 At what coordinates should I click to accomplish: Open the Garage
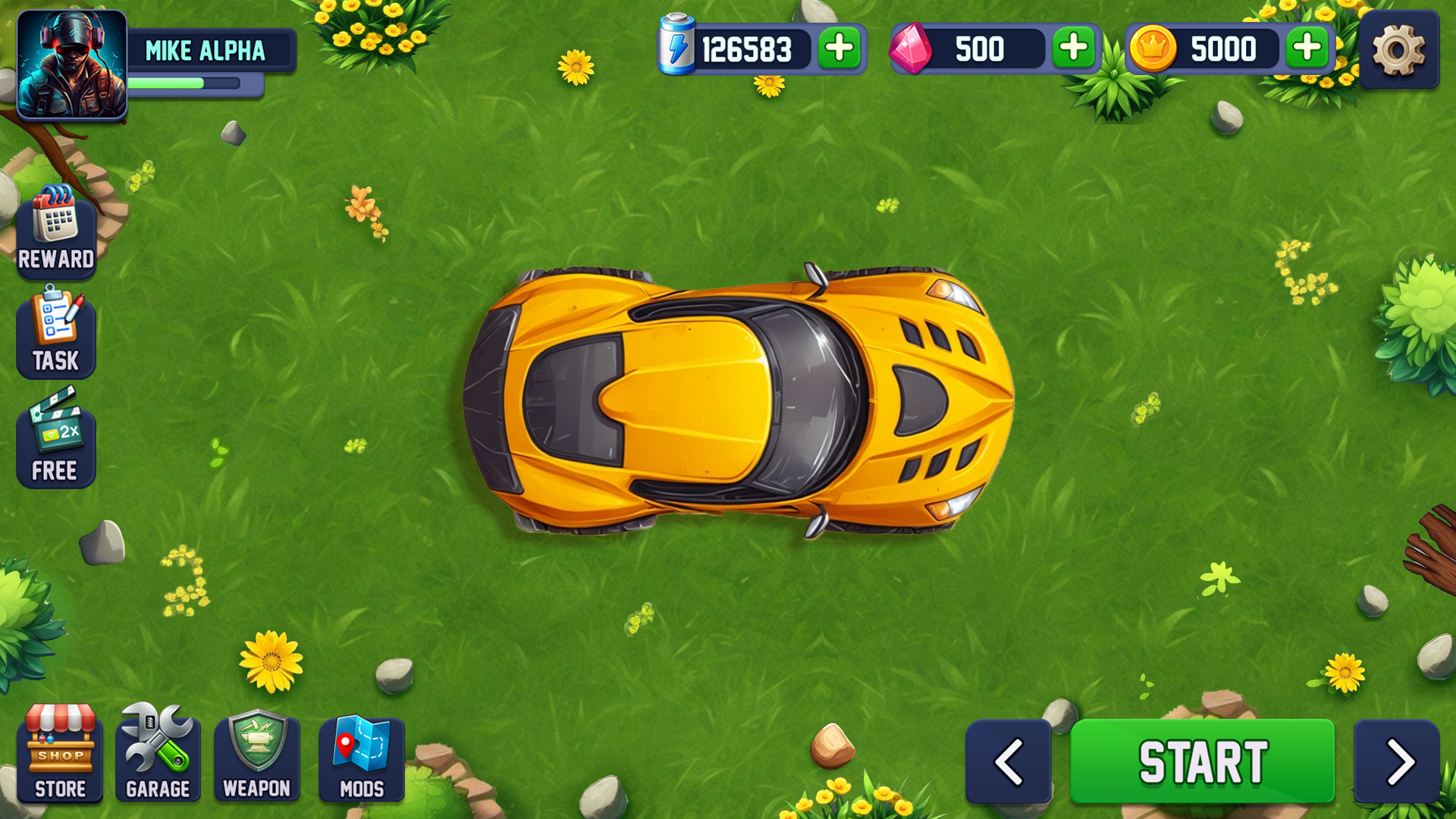pos(157,755)
